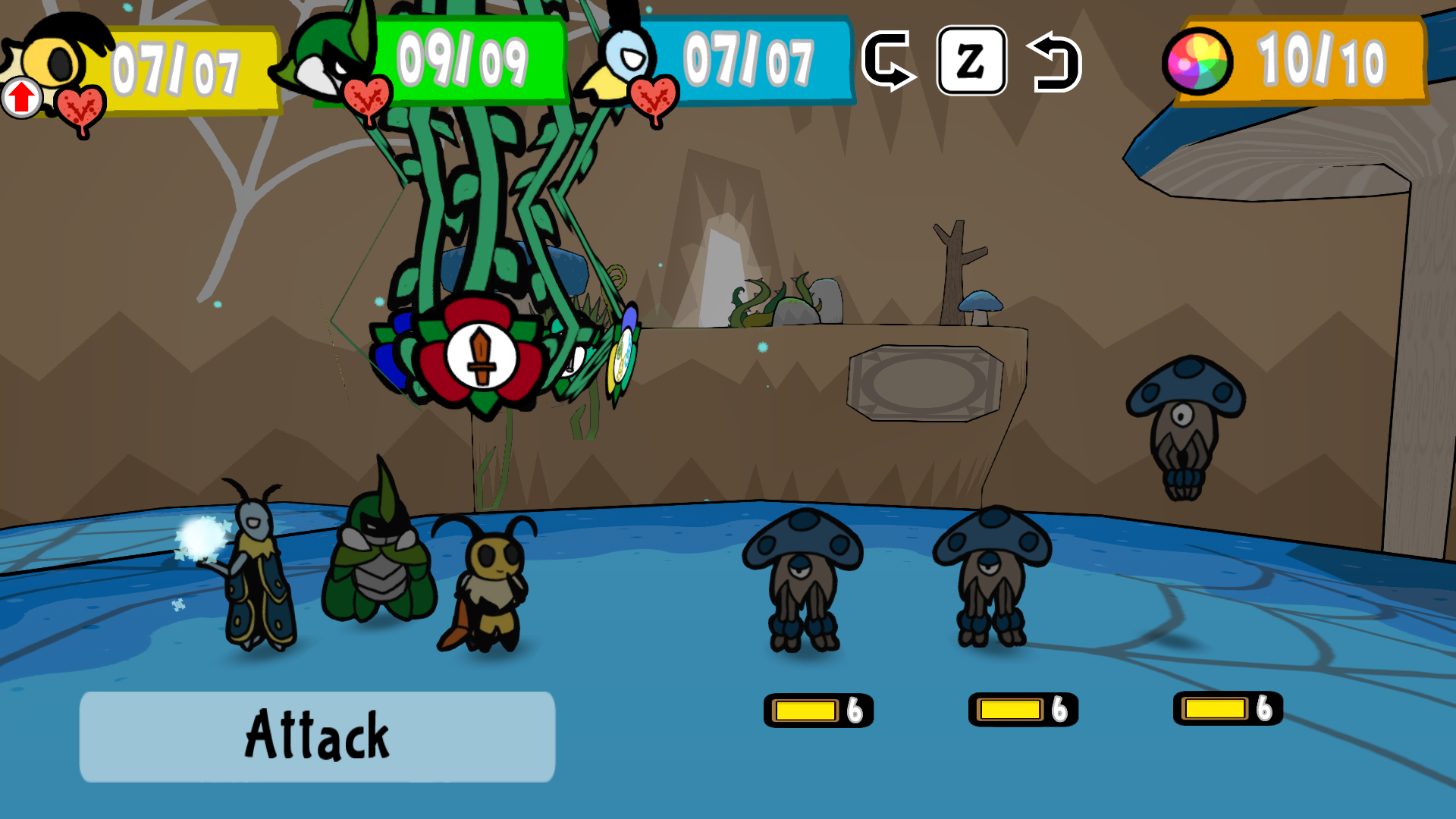Click the backward turn-swap arrow icon

coord(1055,62)
